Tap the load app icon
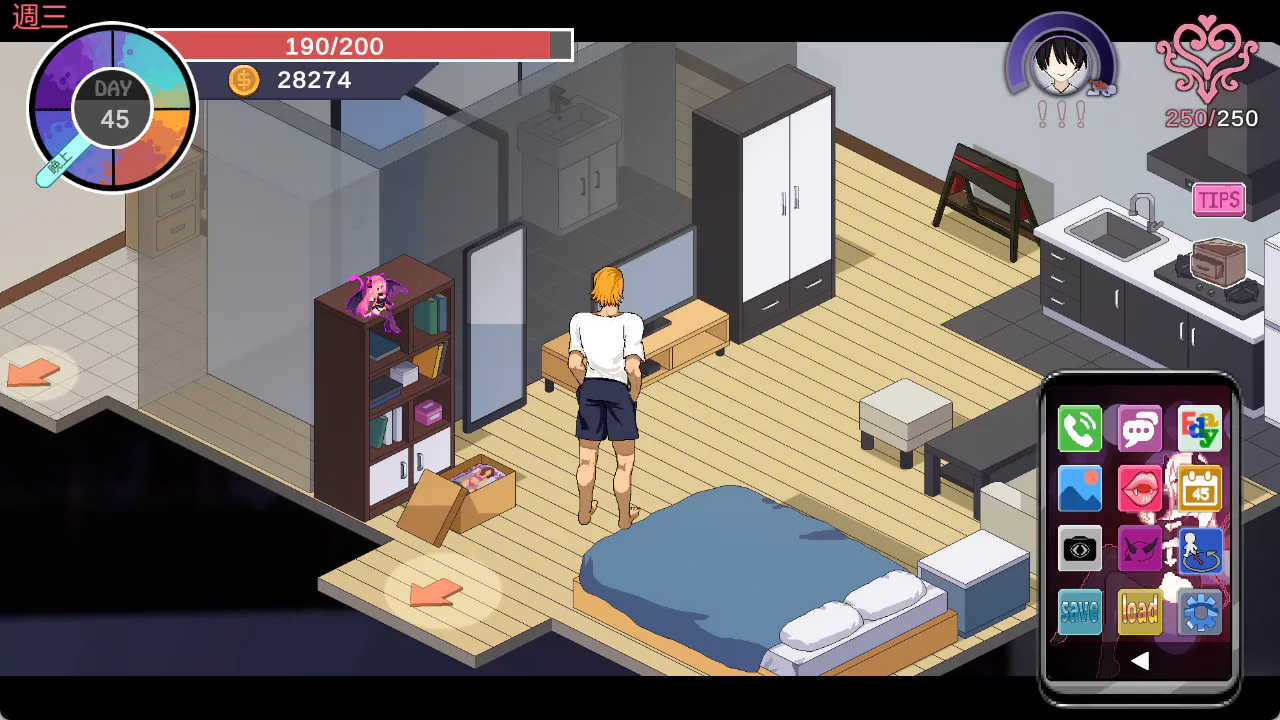This screenshot has height=720, width=1280. (x=1140, y=611)
